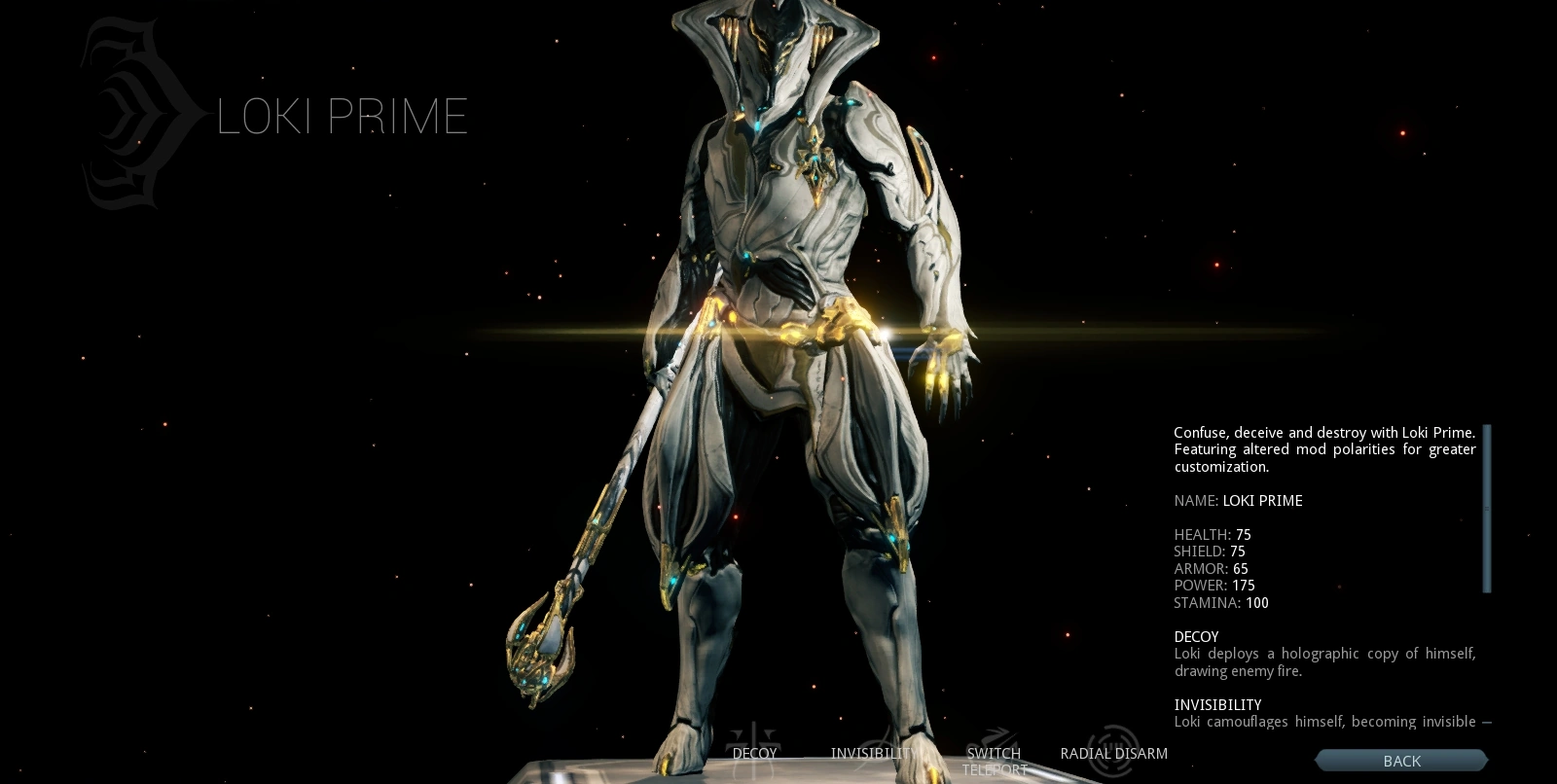Click the INVISIBILITY section heading

click(1217, 704)
